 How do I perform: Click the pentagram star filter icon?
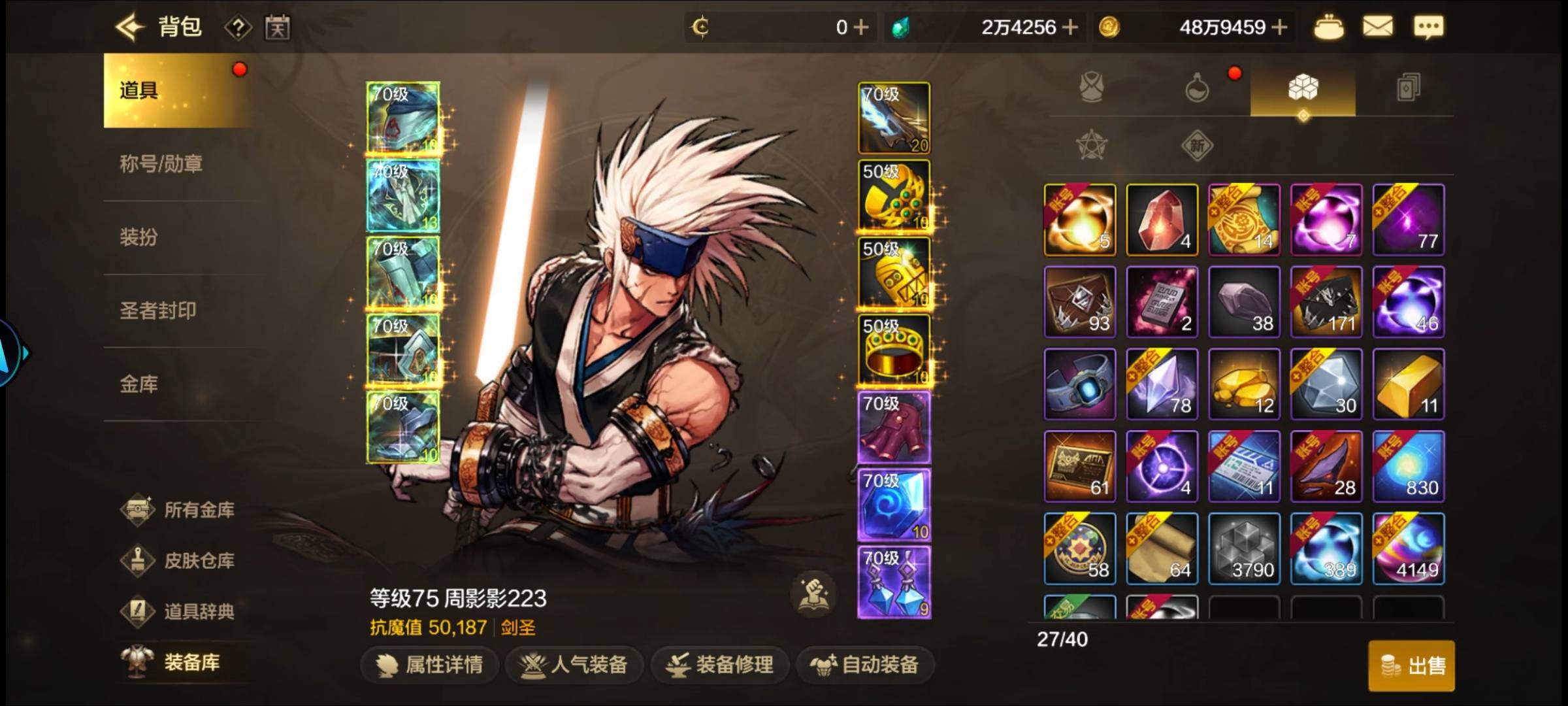(1090, 146)
